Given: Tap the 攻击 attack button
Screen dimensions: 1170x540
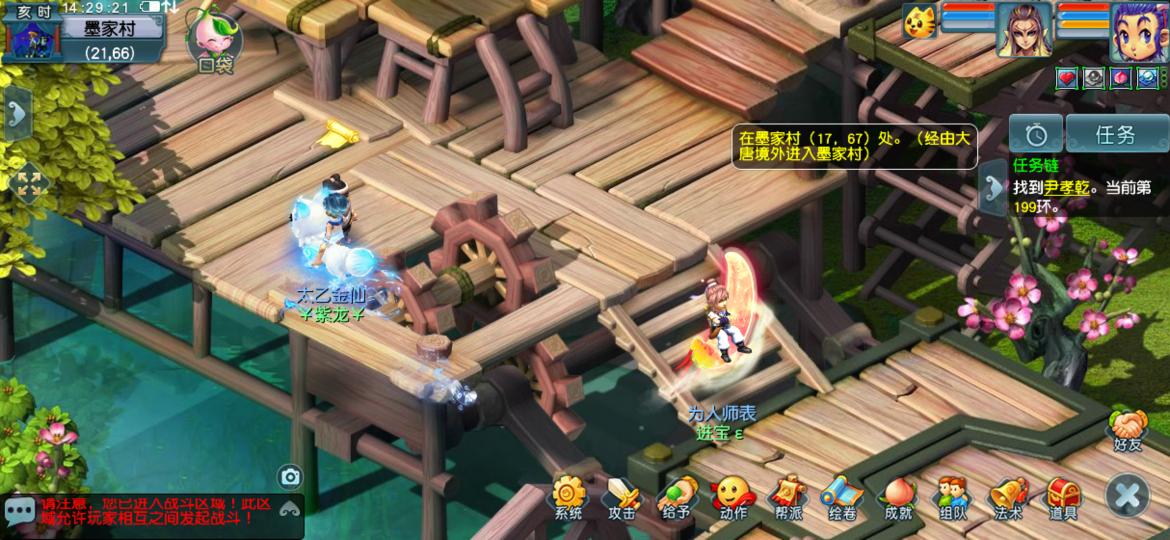Looking at the screenshot, I should coord(622,496).
